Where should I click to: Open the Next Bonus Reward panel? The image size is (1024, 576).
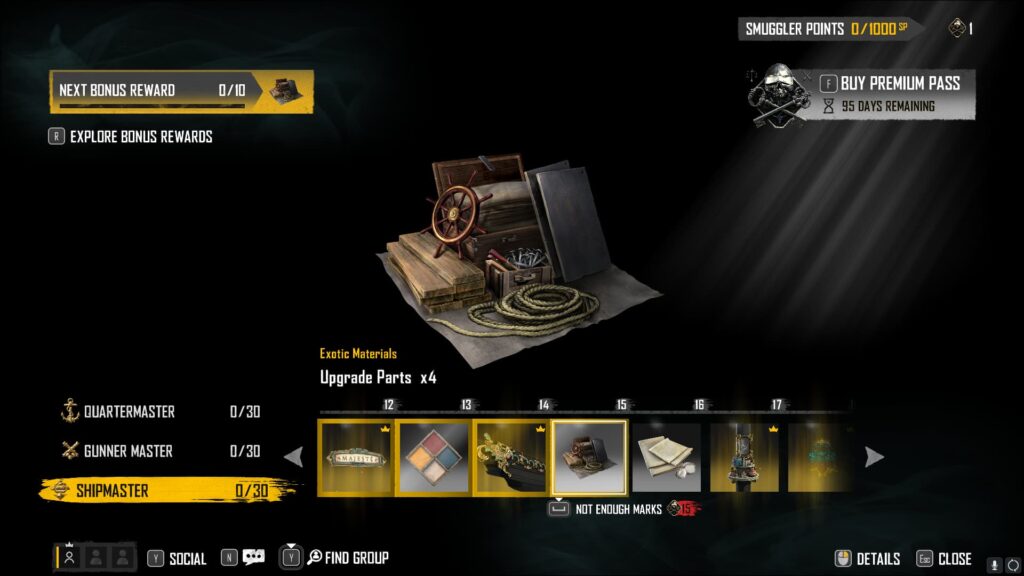click(181, 91)
